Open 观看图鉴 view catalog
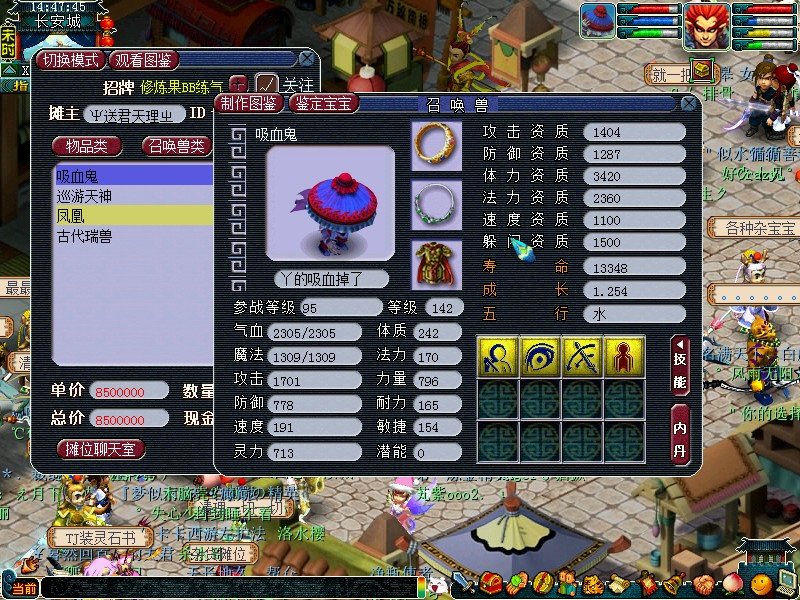The height and width of the screenshot is (600, 800). [x=146, y=60]
